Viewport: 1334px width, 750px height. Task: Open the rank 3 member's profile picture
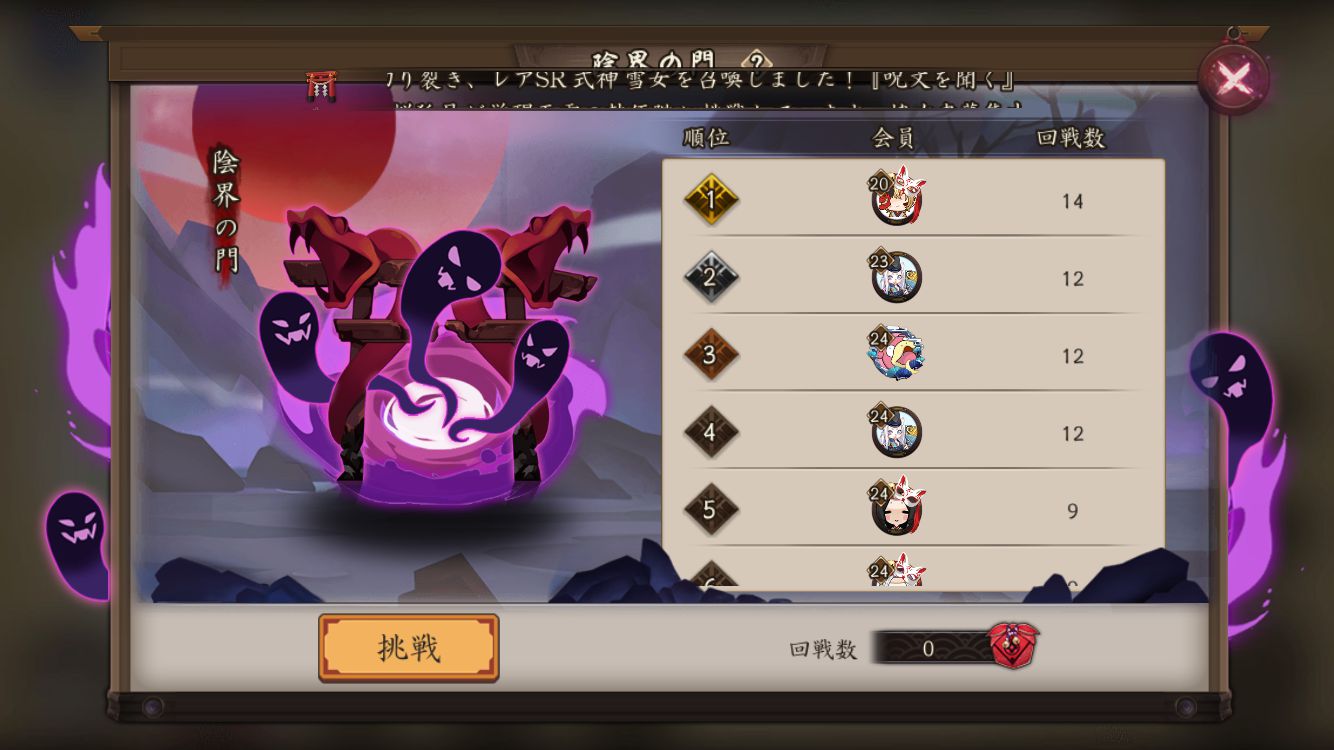coord(899,351)
